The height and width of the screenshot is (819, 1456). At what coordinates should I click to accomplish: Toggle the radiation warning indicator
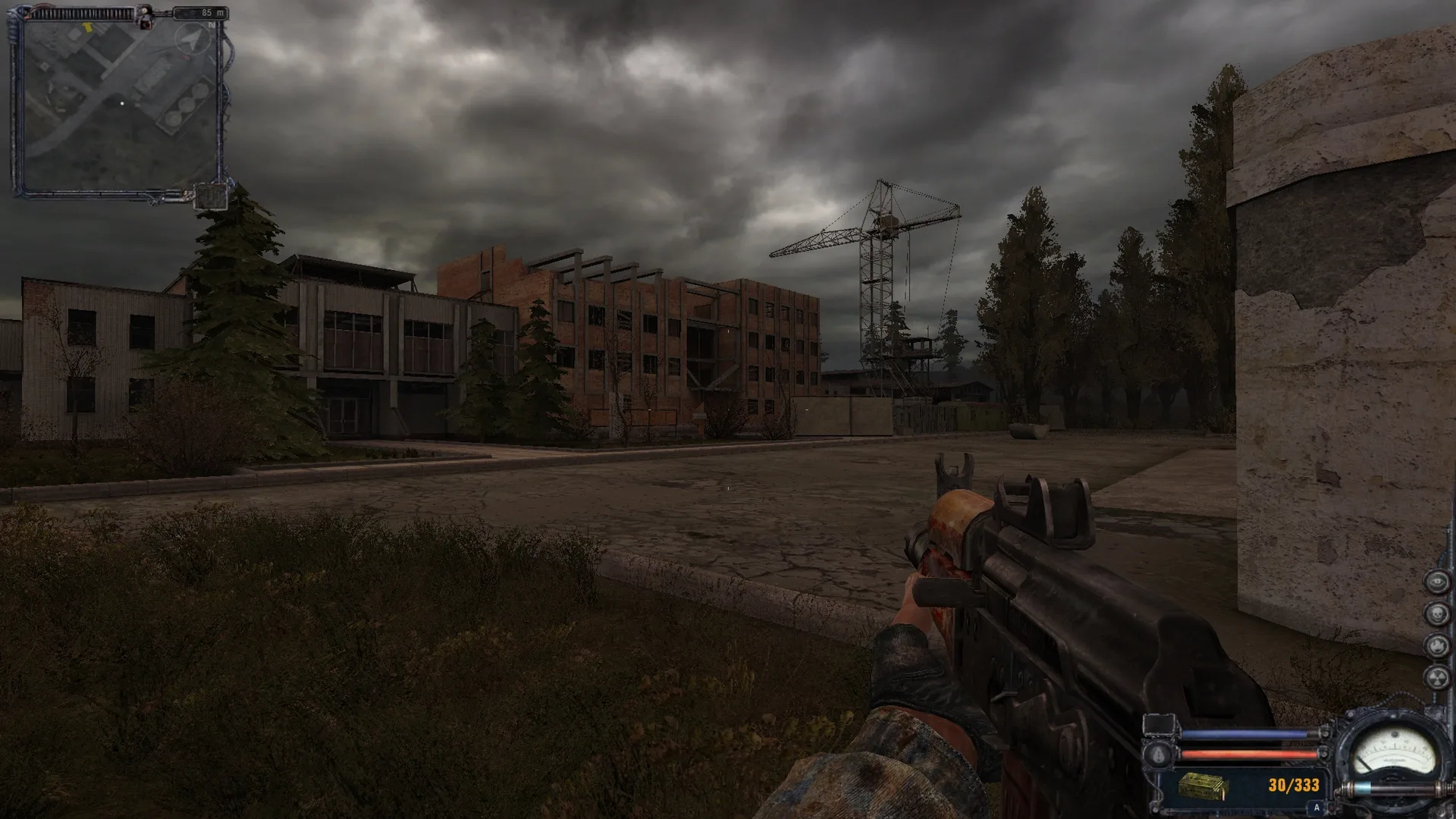click(1437, 677)
